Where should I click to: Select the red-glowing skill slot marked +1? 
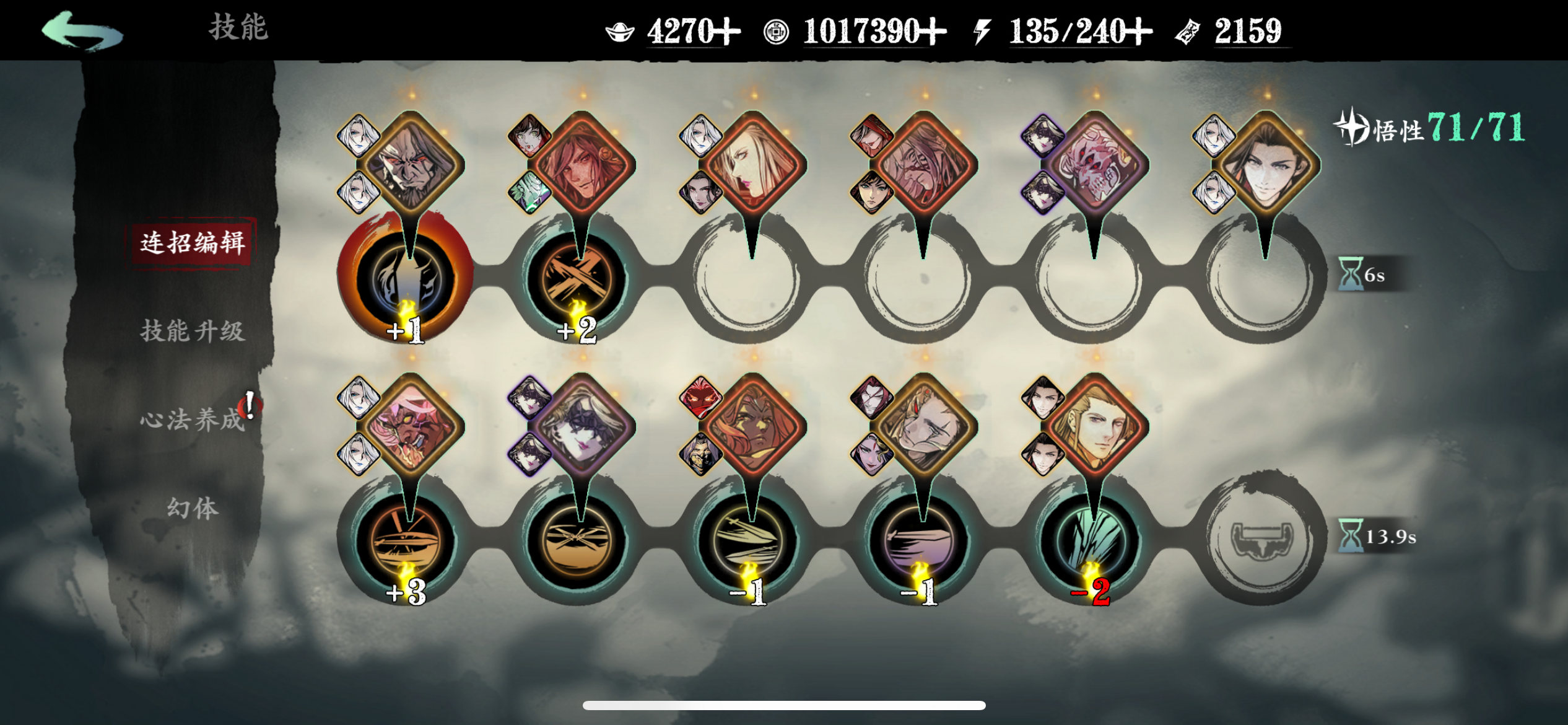tap(406, 279)
